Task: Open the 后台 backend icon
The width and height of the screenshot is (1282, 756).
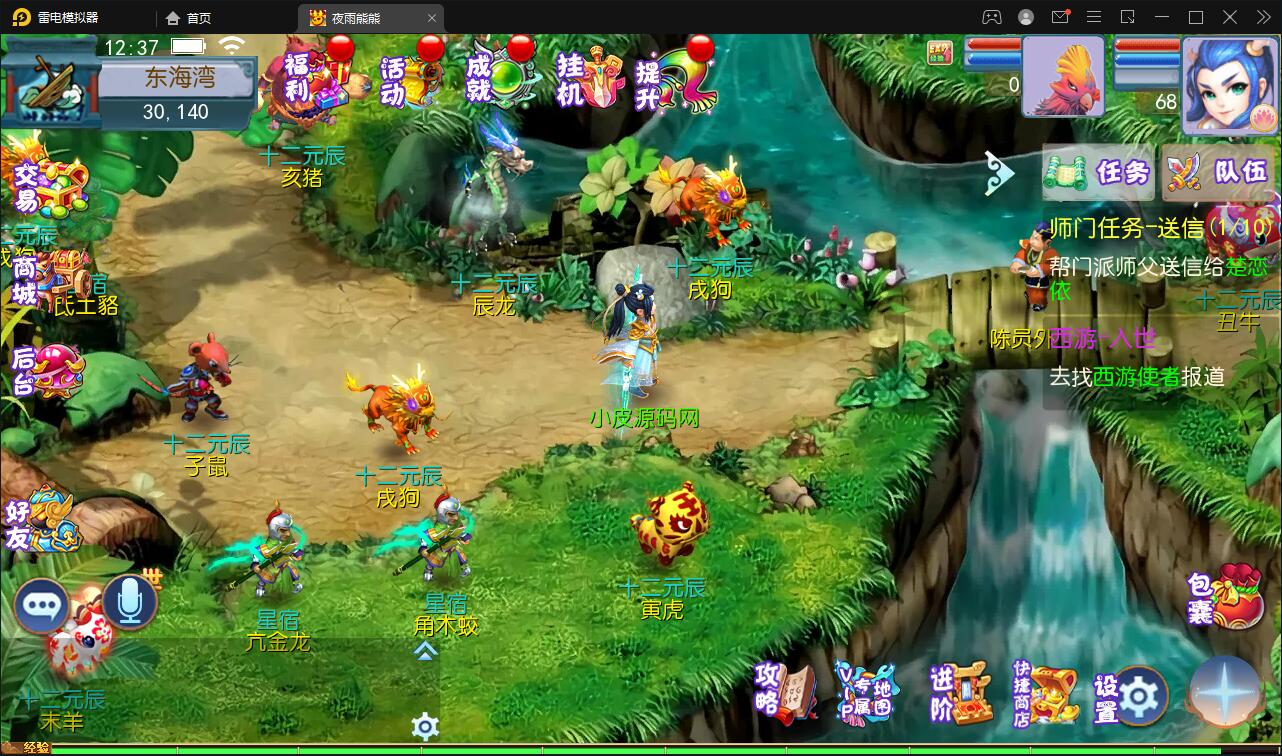Action: (45, 369)
